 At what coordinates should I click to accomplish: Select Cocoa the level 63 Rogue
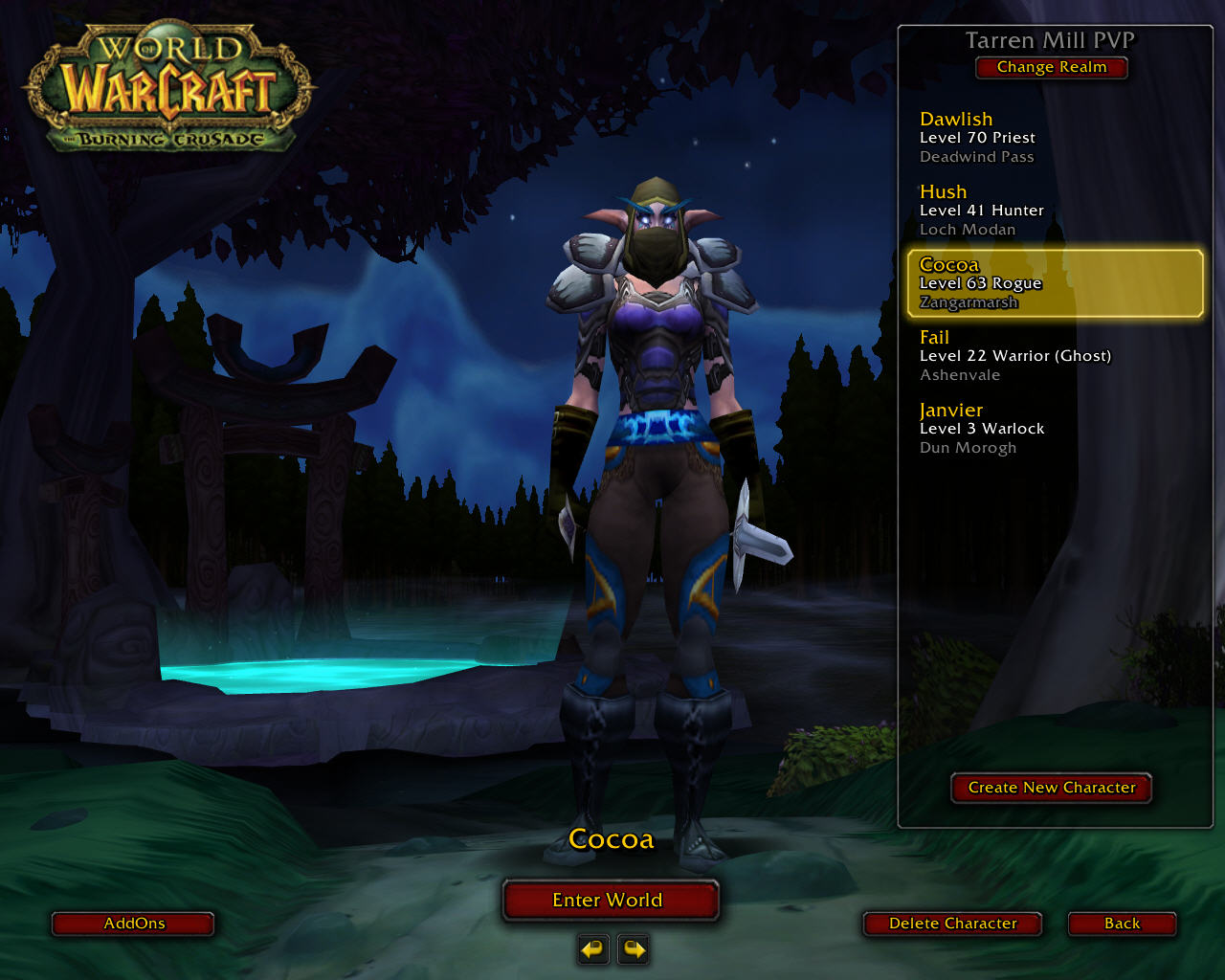(x=1053, y=283)
